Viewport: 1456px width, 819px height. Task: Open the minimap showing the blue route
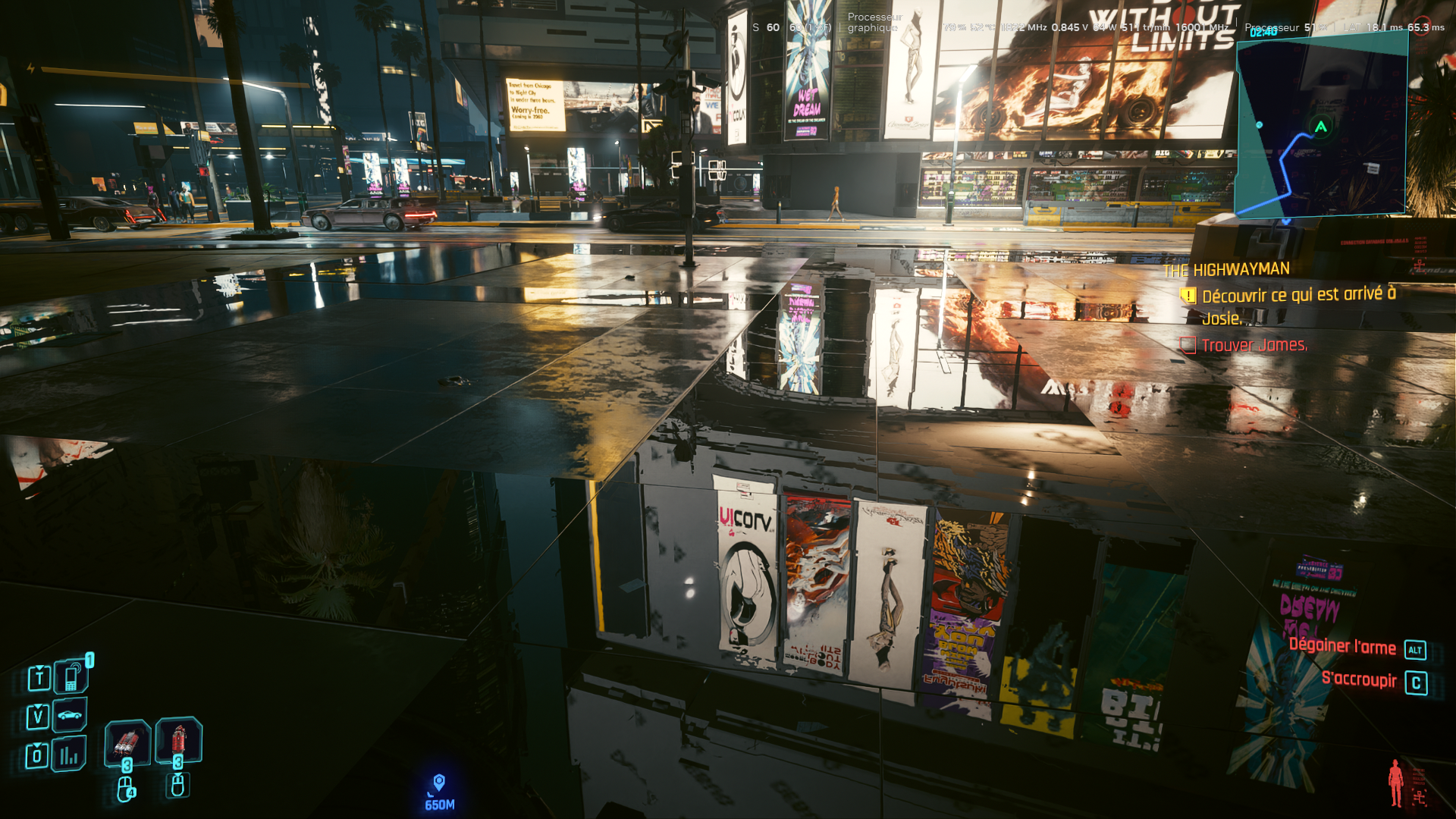click(1322, 127)
